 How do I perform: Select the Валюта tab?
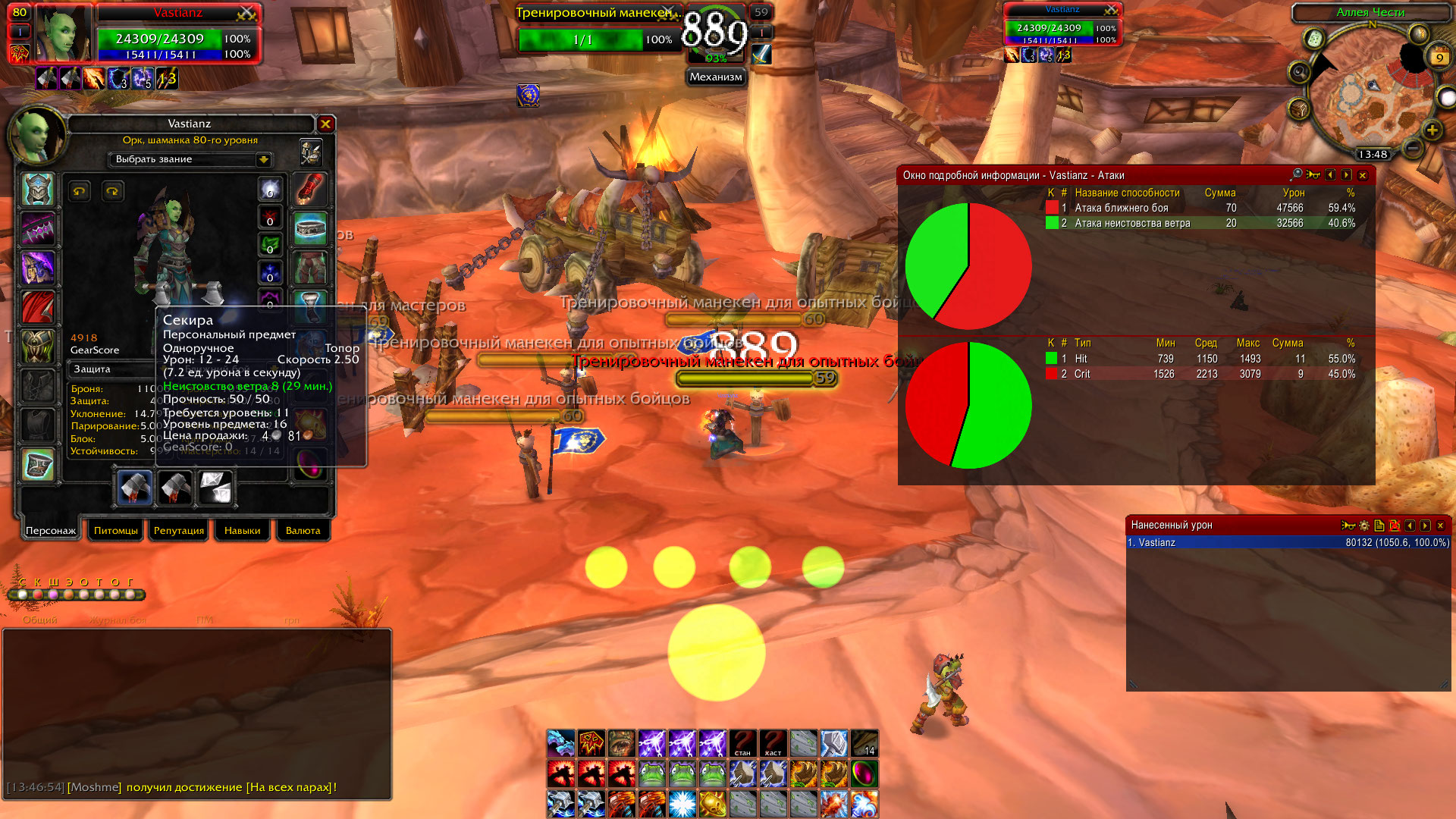[303, 530]
